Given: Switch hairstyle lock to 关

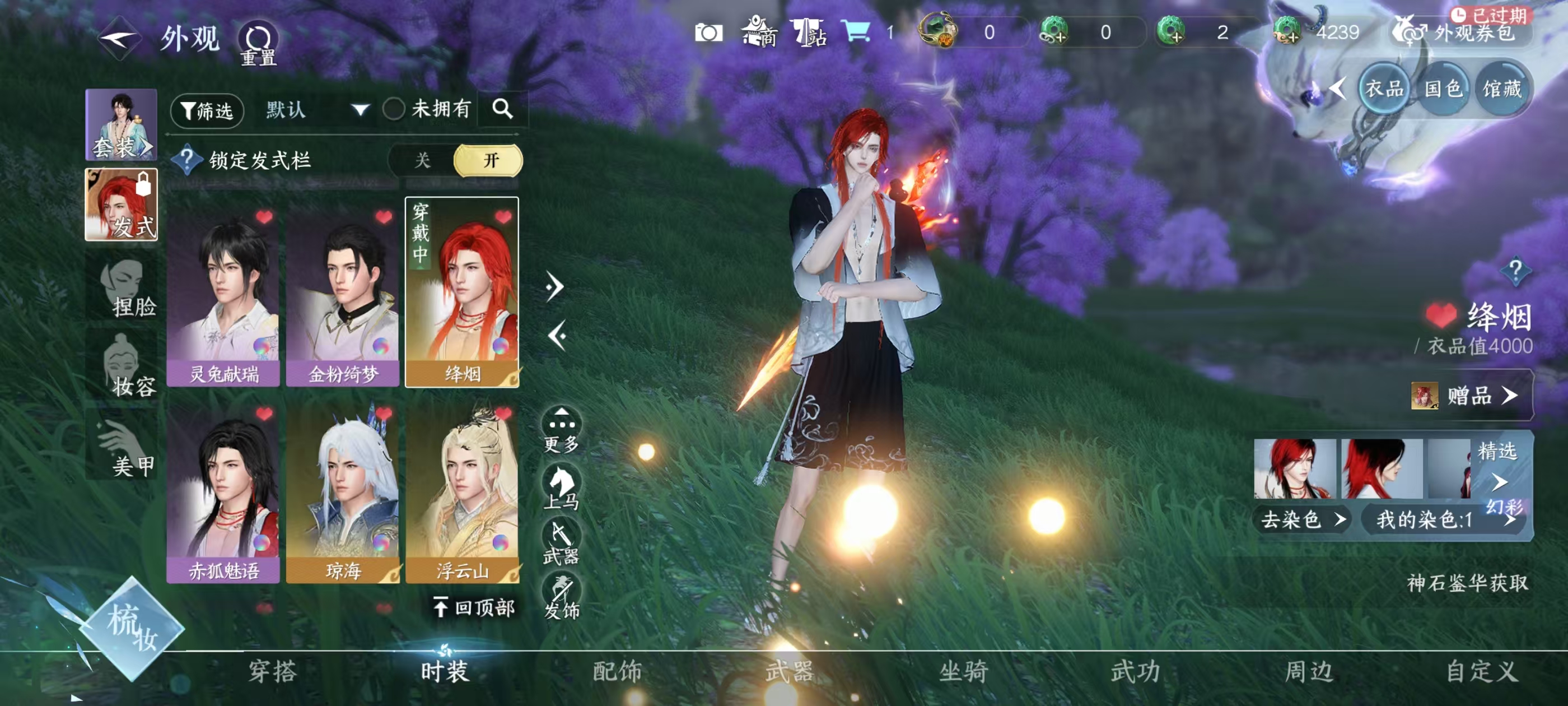Looking at the screenshot, I should (x=422, y=161).
